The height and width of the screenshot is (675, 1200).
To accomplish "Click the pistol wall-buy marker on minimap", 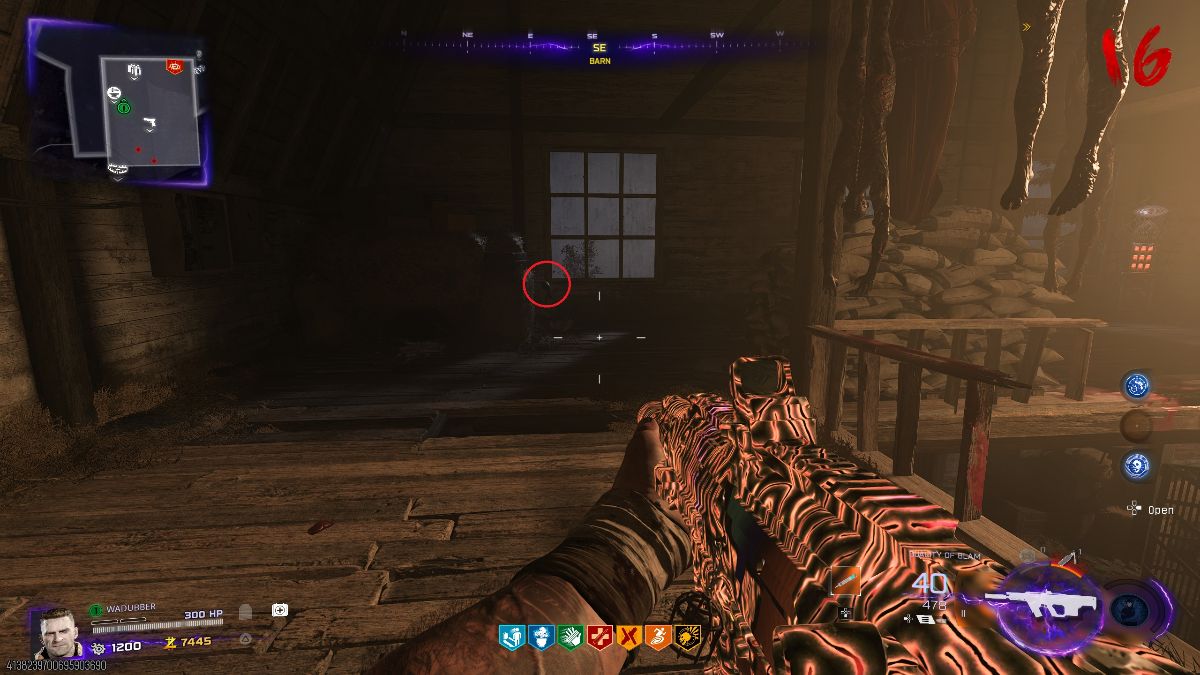I will pos(150,123).
